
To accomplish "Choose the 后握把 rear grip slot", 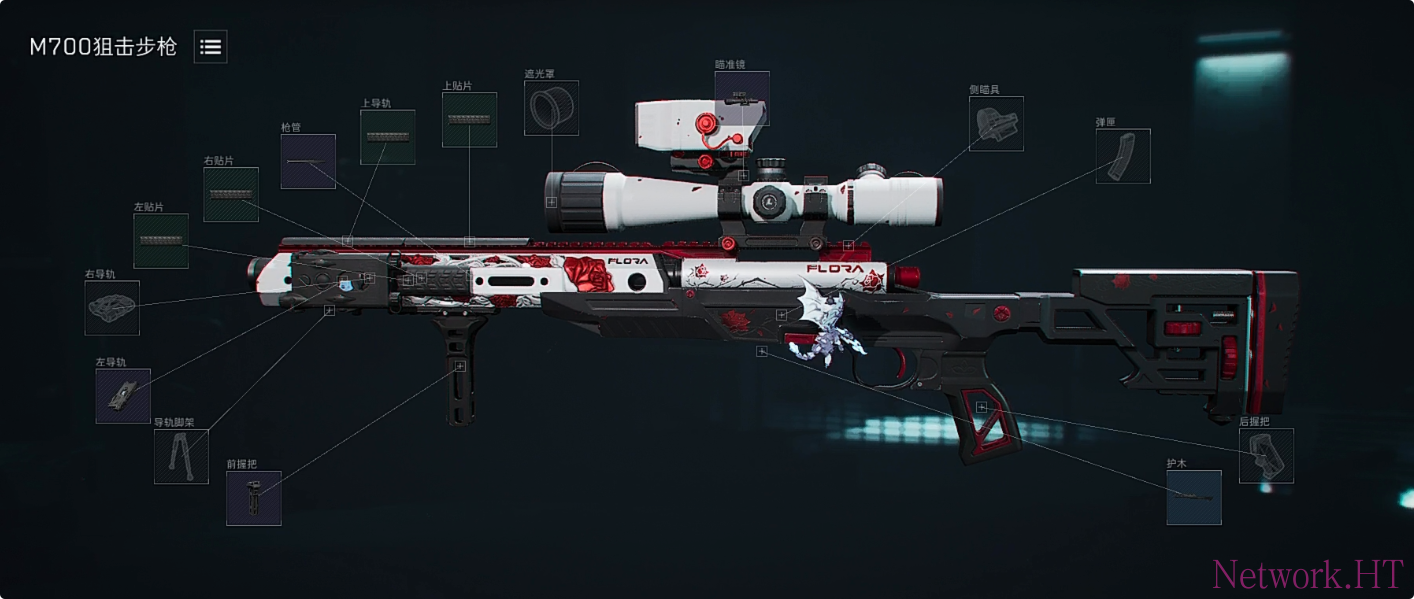I will pyautogui.click(x=1266, y=456).
